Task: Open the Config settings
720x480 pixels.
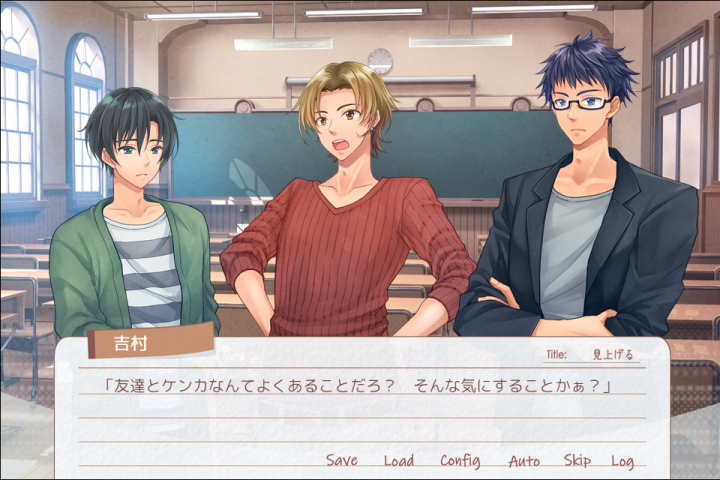Action: coord(460,461)
